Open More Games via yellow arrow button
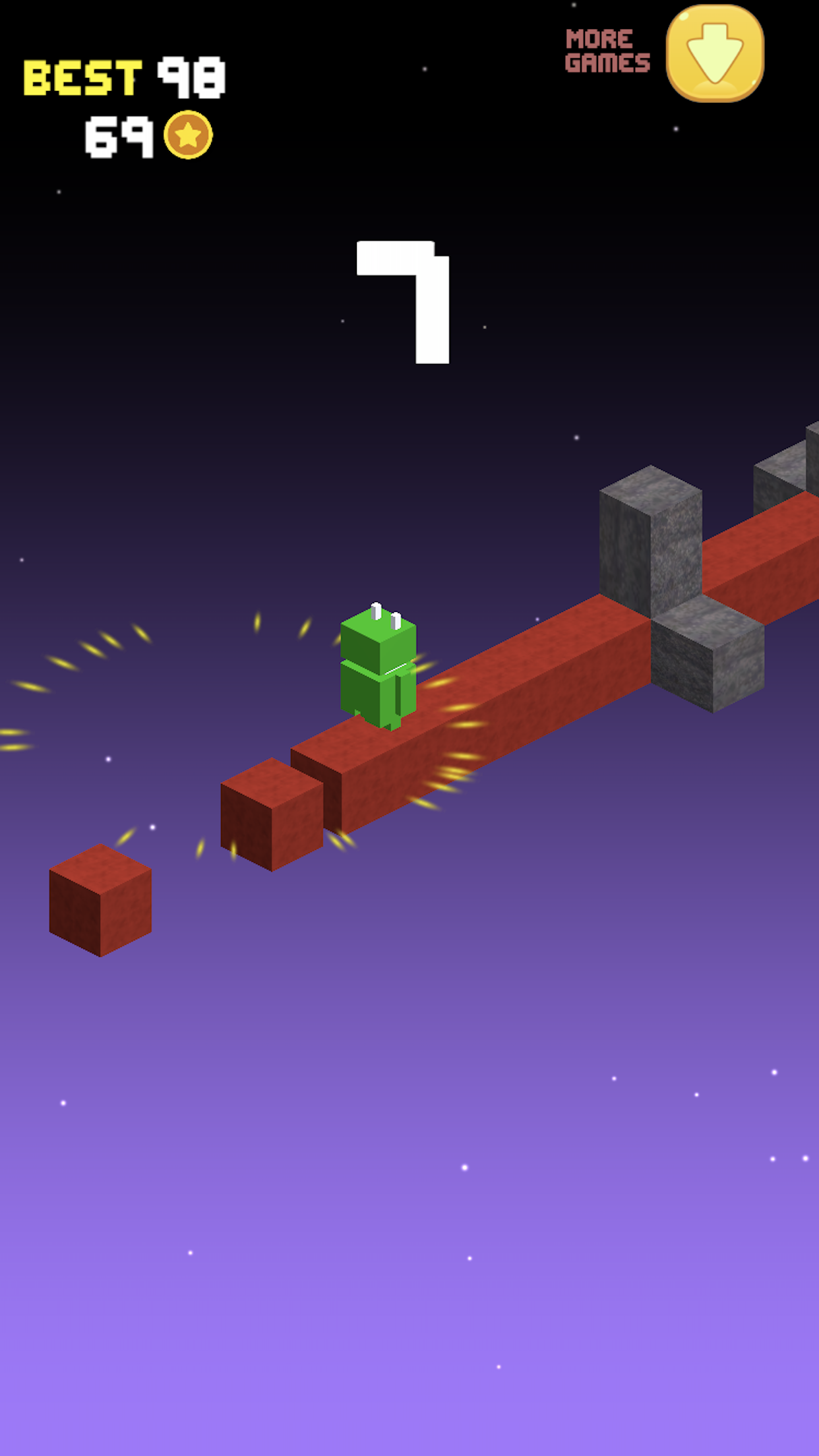 [715, 54]
